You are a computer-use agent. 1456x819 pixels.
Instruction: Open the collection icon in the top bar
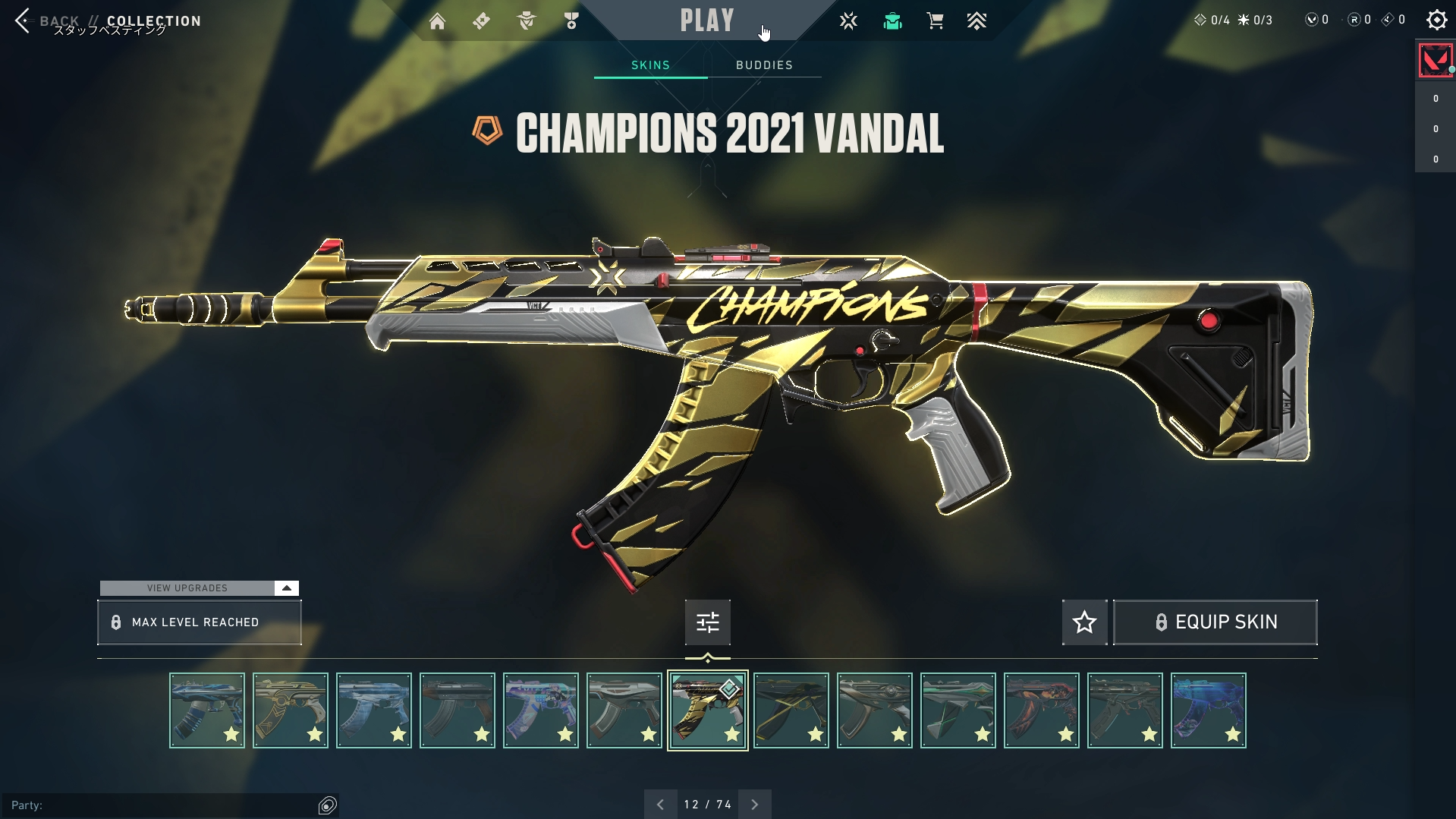pyautogui.click(x=892, y=21)
